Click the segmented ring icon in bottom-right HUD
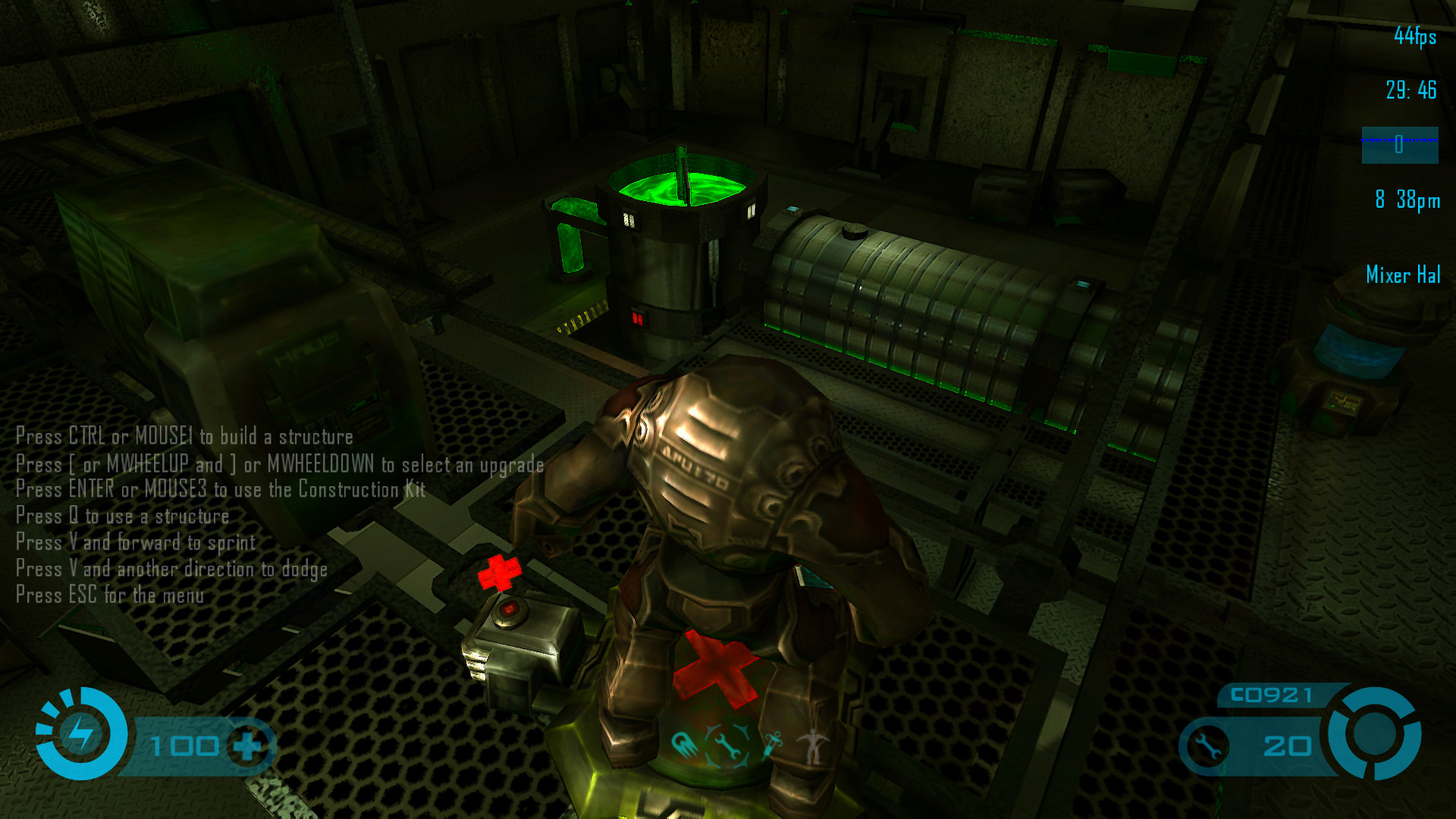The height and width of the screenshot is (819, 1456). pyautogui.click(x=1373, y=733)
